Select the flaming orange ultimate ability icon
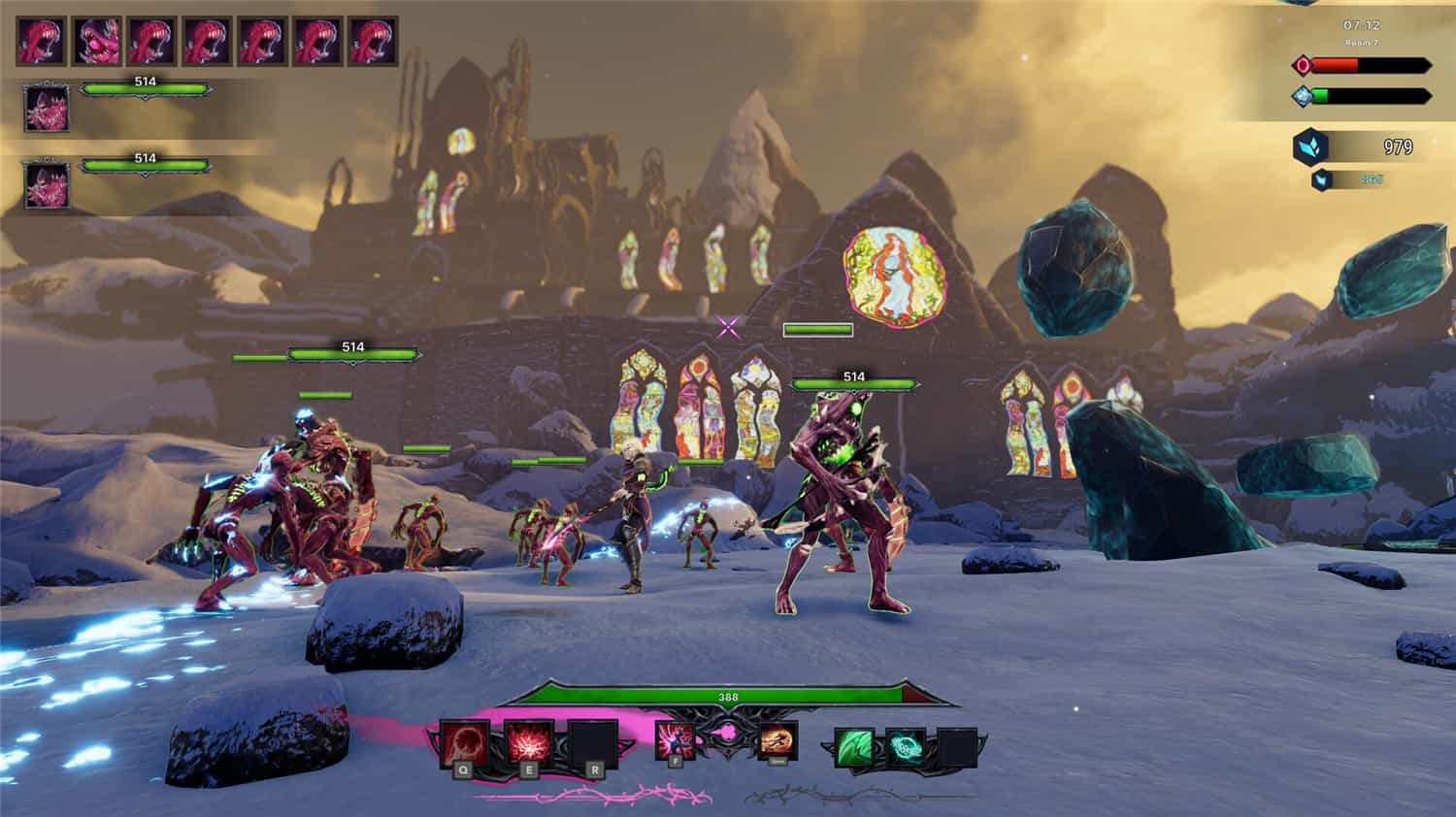 [778, 742]
